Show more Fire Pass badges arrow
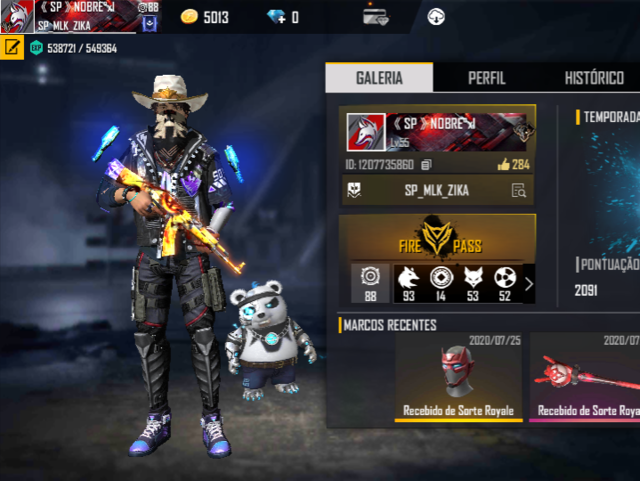 pos(528,284)
